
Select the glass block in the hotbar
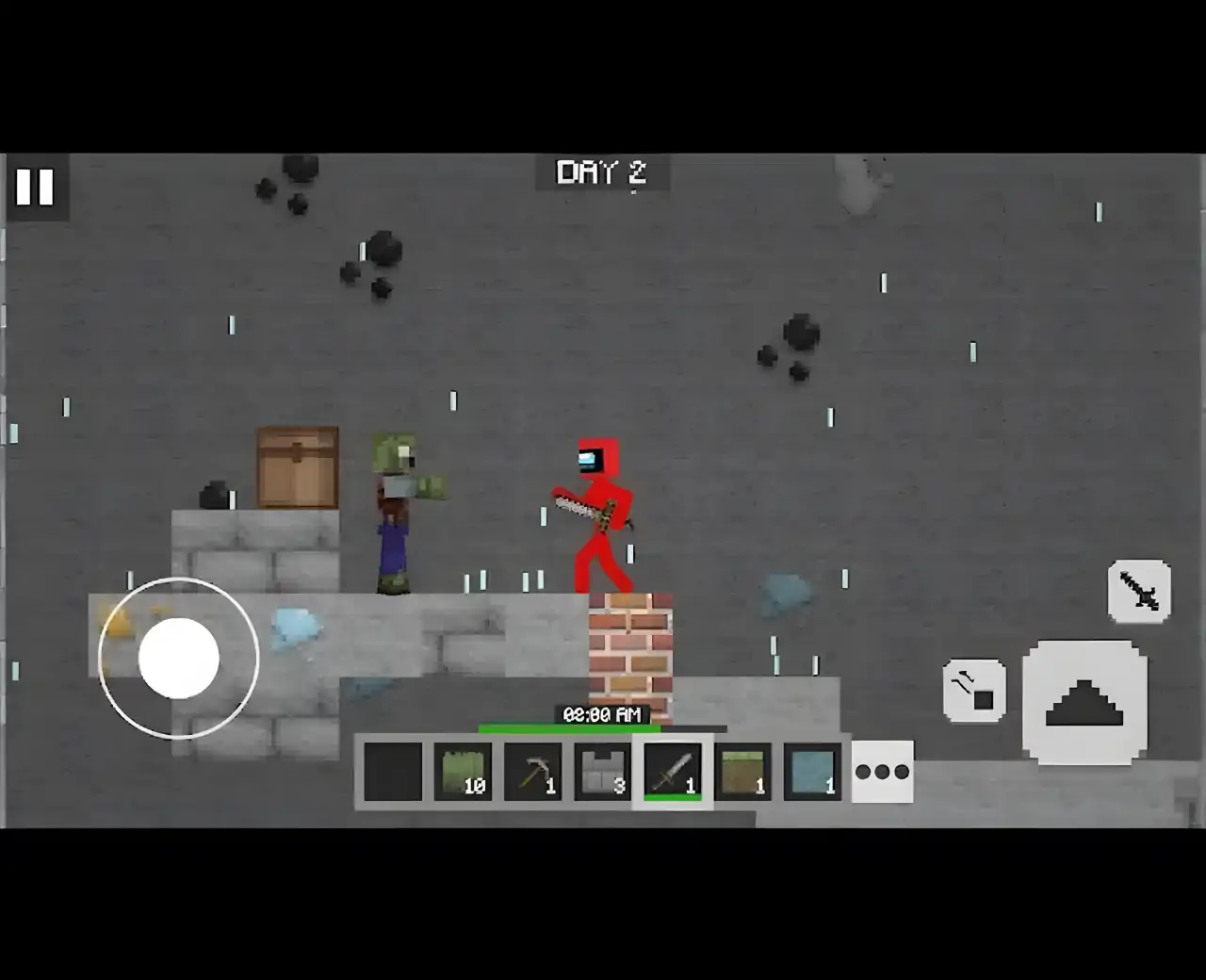coord(811,771)
